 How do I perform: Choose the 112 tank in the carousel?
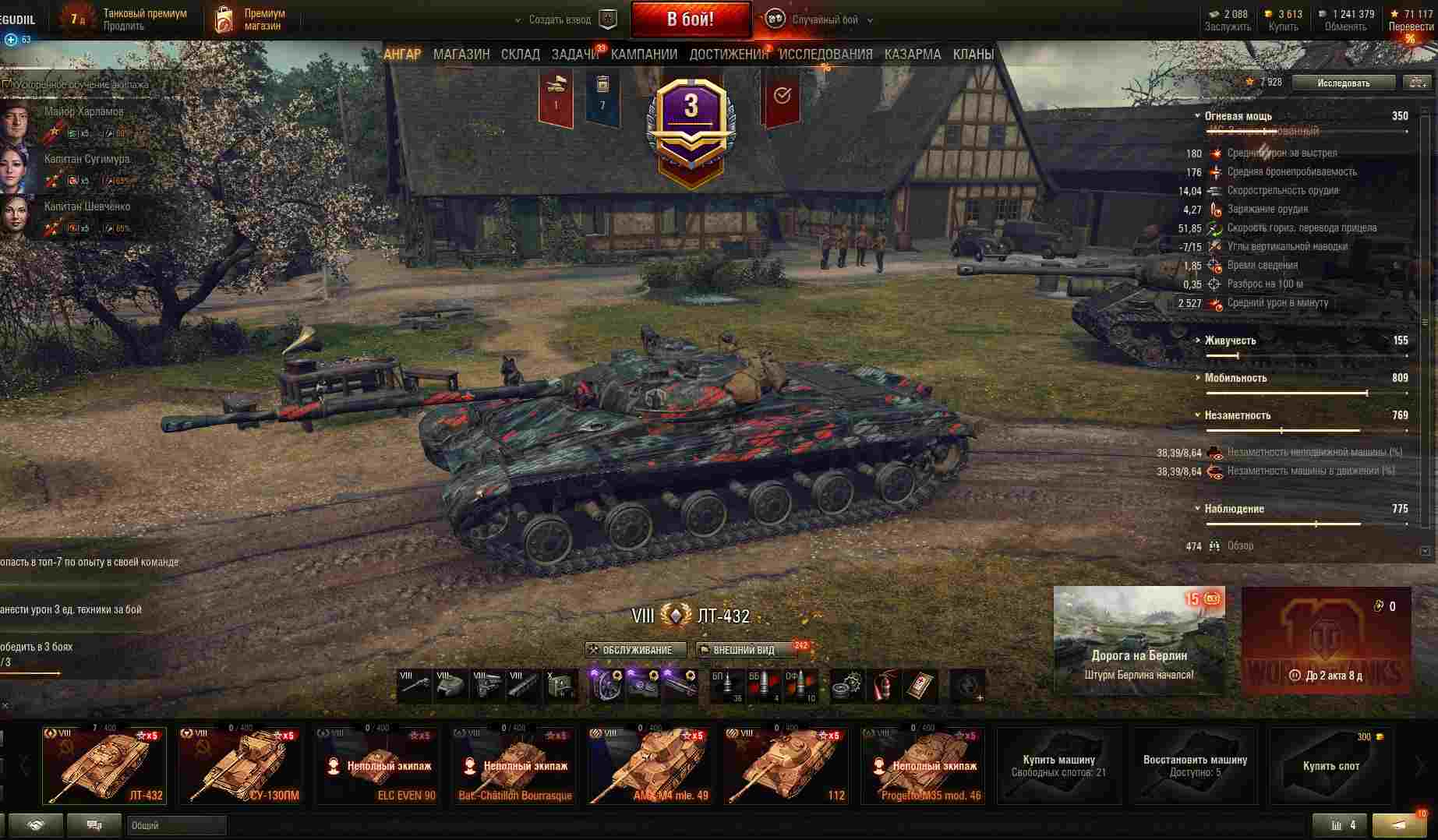(786, 765)
